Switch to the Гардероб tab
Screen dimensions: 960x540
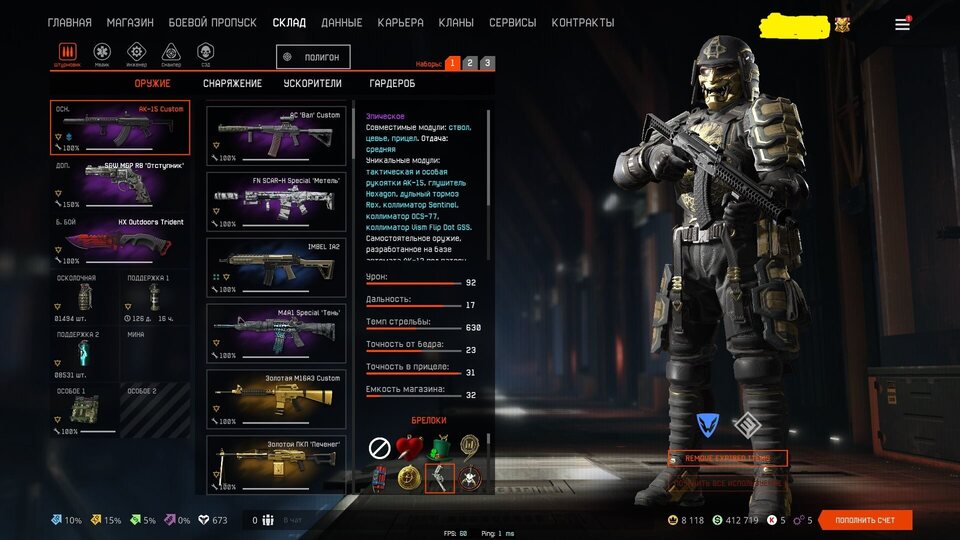tap(392, 84)
